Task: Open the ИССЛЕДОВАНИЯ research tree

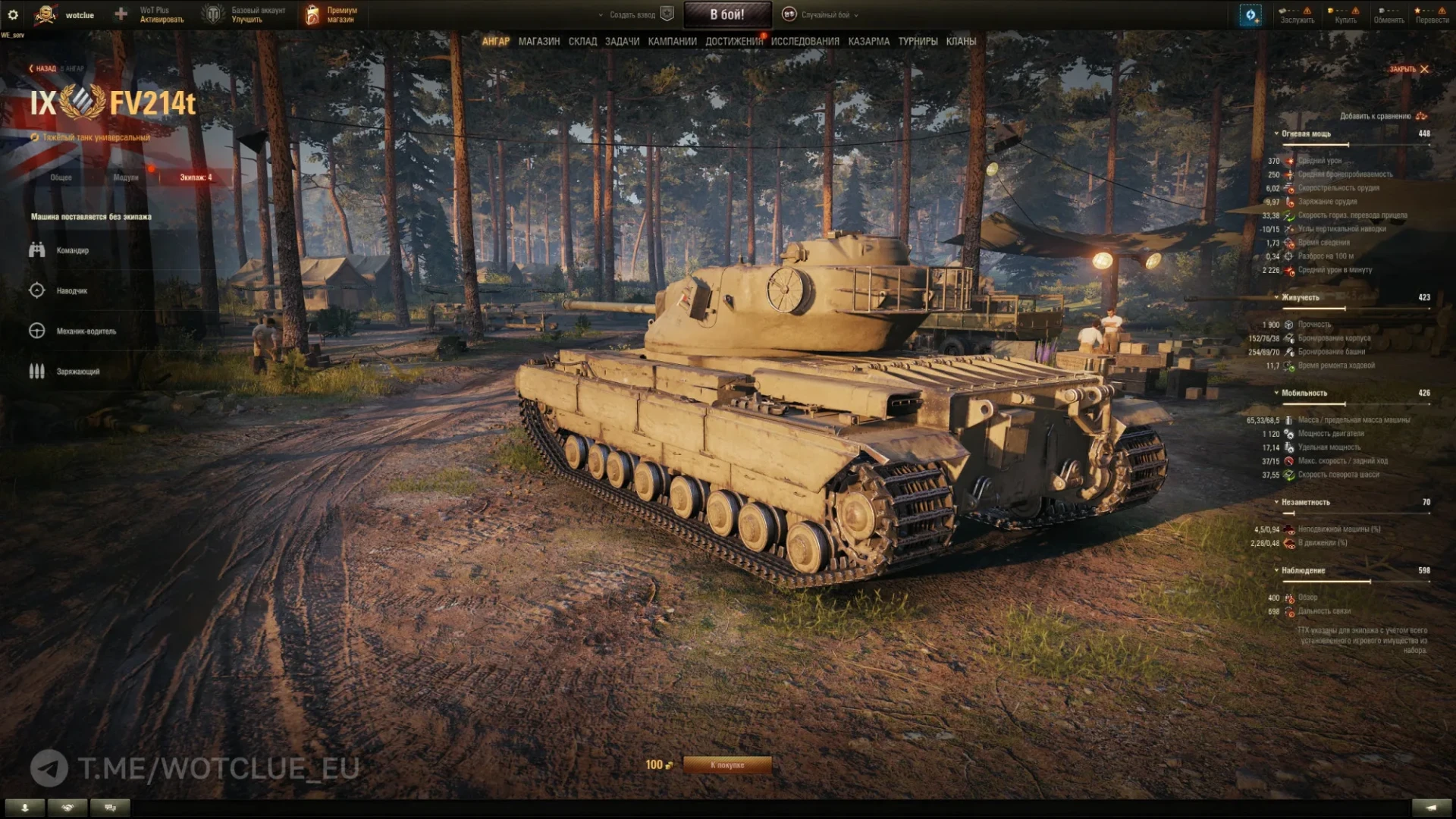Action: pos(805,42)
